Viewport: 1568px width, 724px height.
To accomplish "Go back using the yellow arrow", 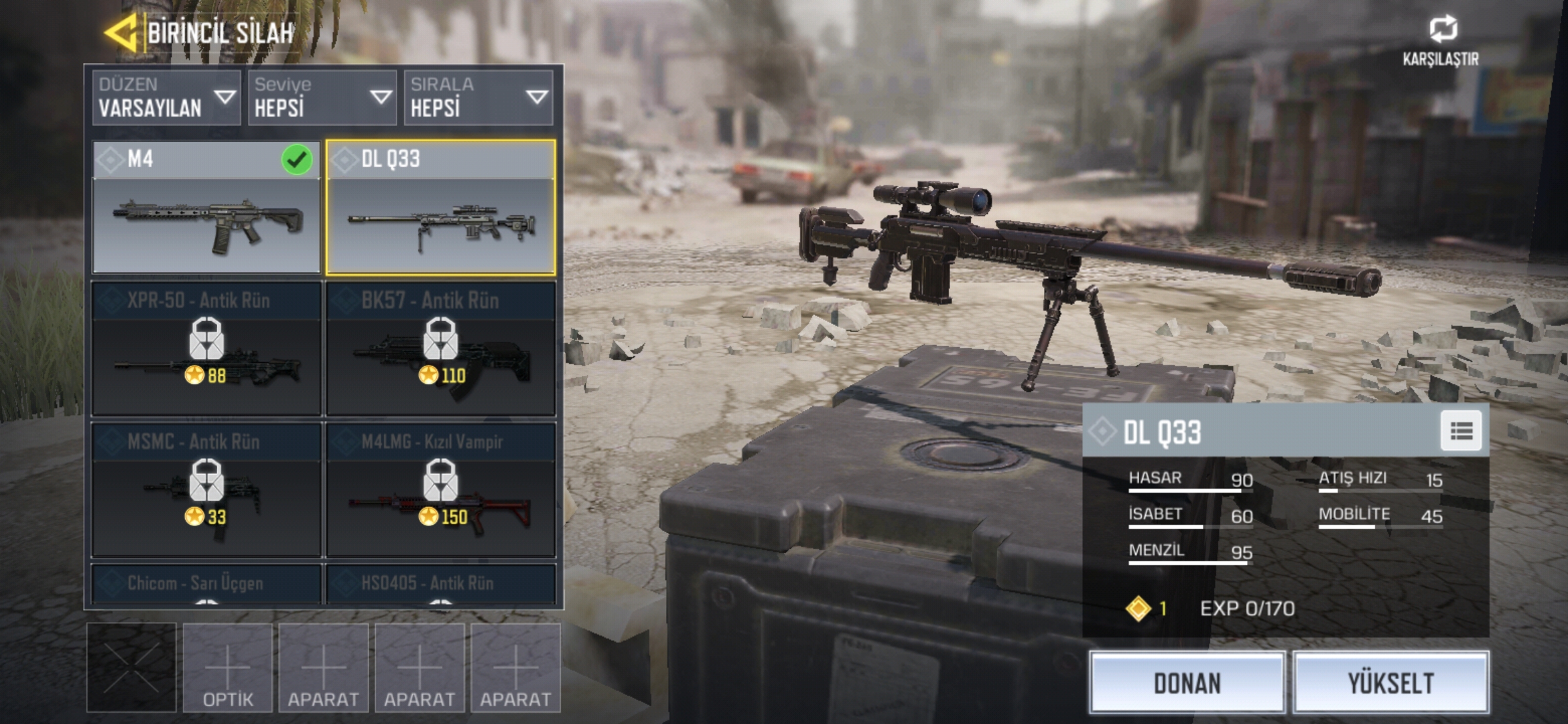I will tap(122, 32).
